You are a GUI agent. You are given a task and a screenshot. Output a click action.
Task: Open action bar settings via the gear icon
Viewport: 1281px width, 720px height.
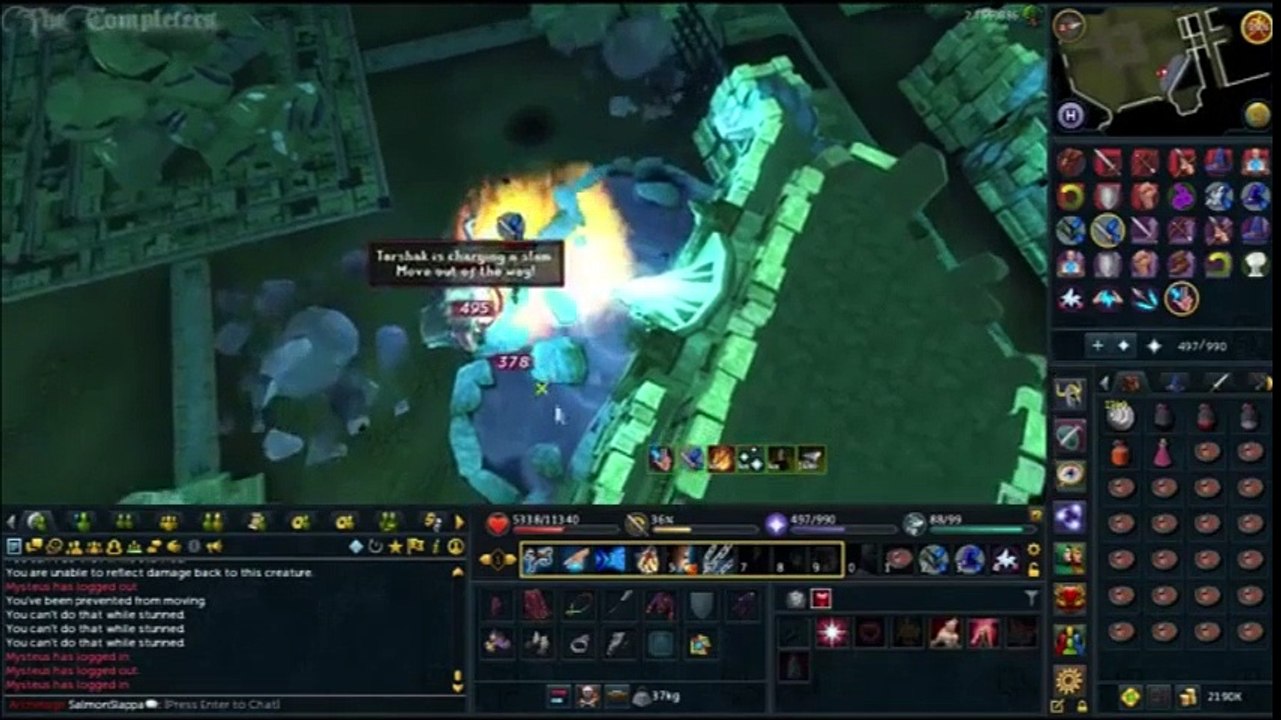[1032, 549]
